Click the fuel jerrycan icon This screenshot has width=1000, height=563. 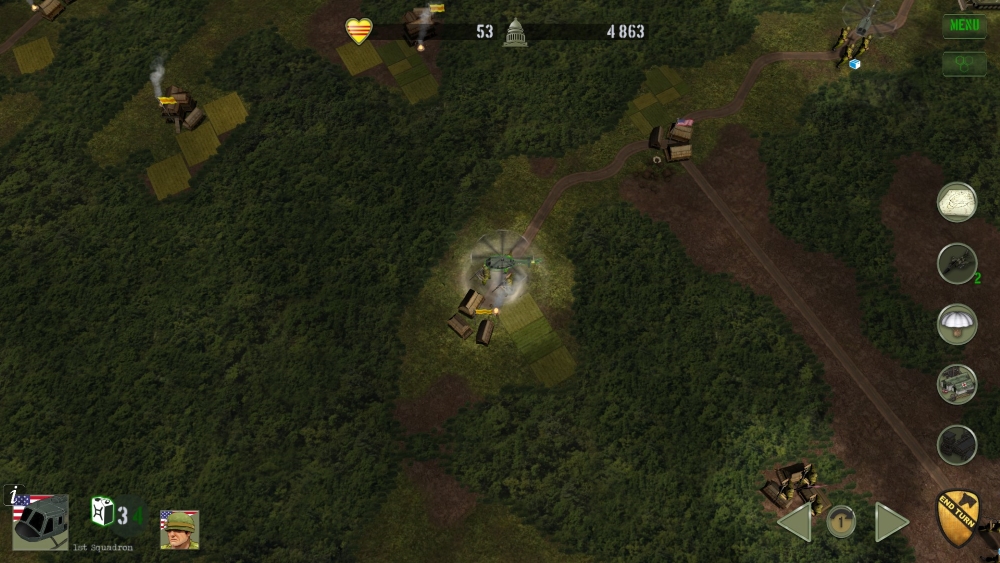click(102, 513)
